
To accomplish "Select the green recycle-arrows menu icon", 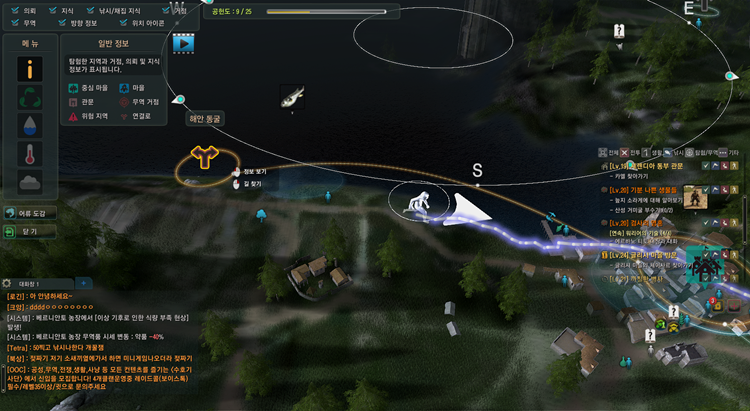I will pos(30,98).
